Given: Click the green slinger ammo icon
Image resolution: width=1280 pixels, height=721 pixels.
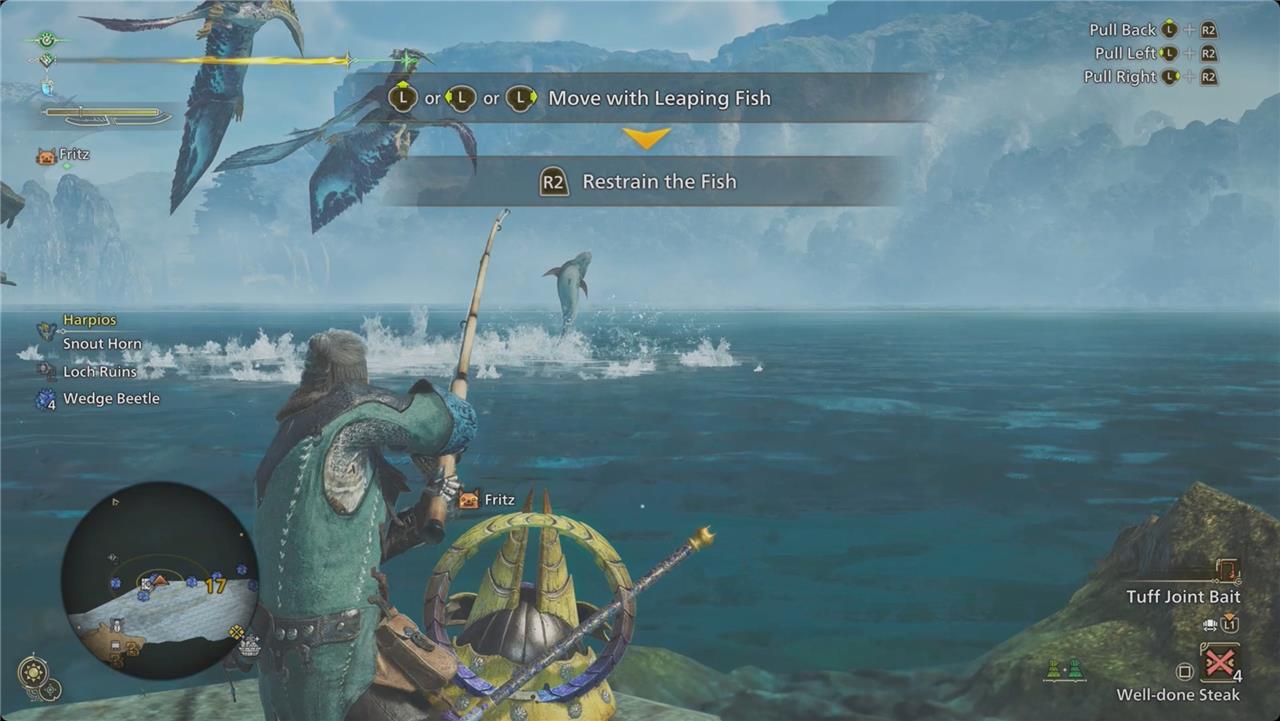Looking at the screenshot, I should click(1063, 671).
